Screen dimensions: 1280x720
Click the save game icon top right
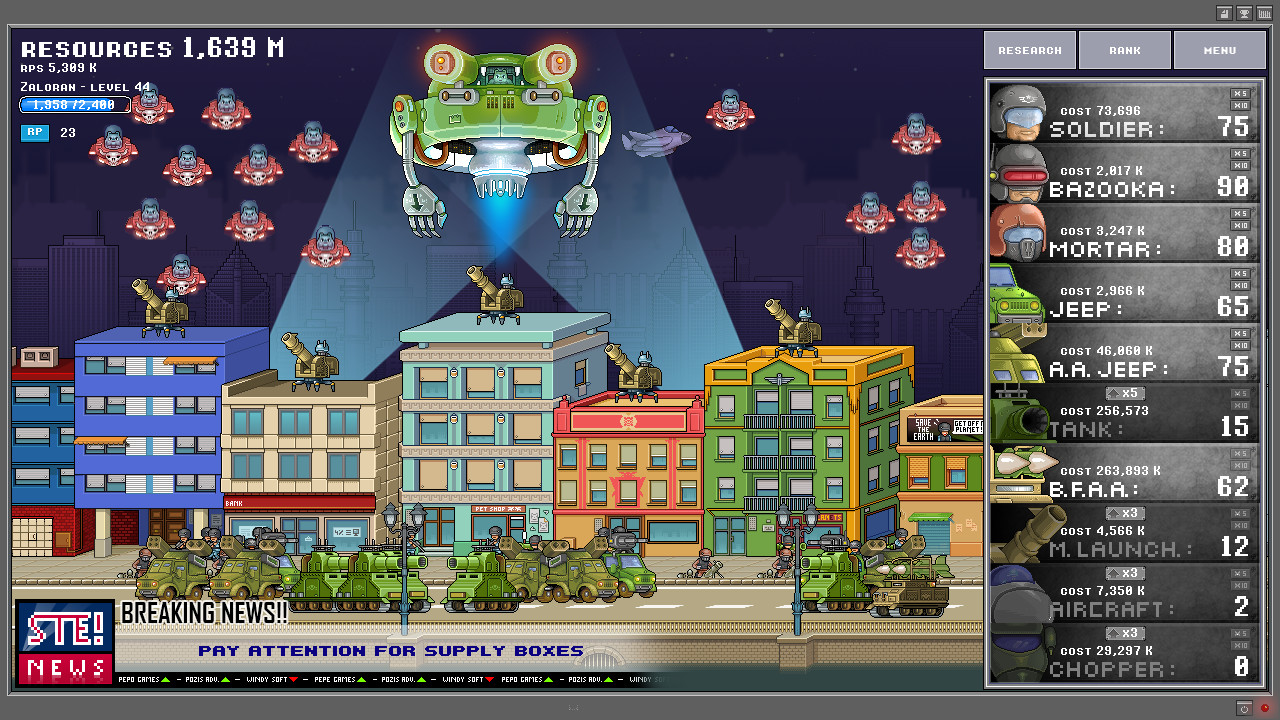(x=1224, y=12)
